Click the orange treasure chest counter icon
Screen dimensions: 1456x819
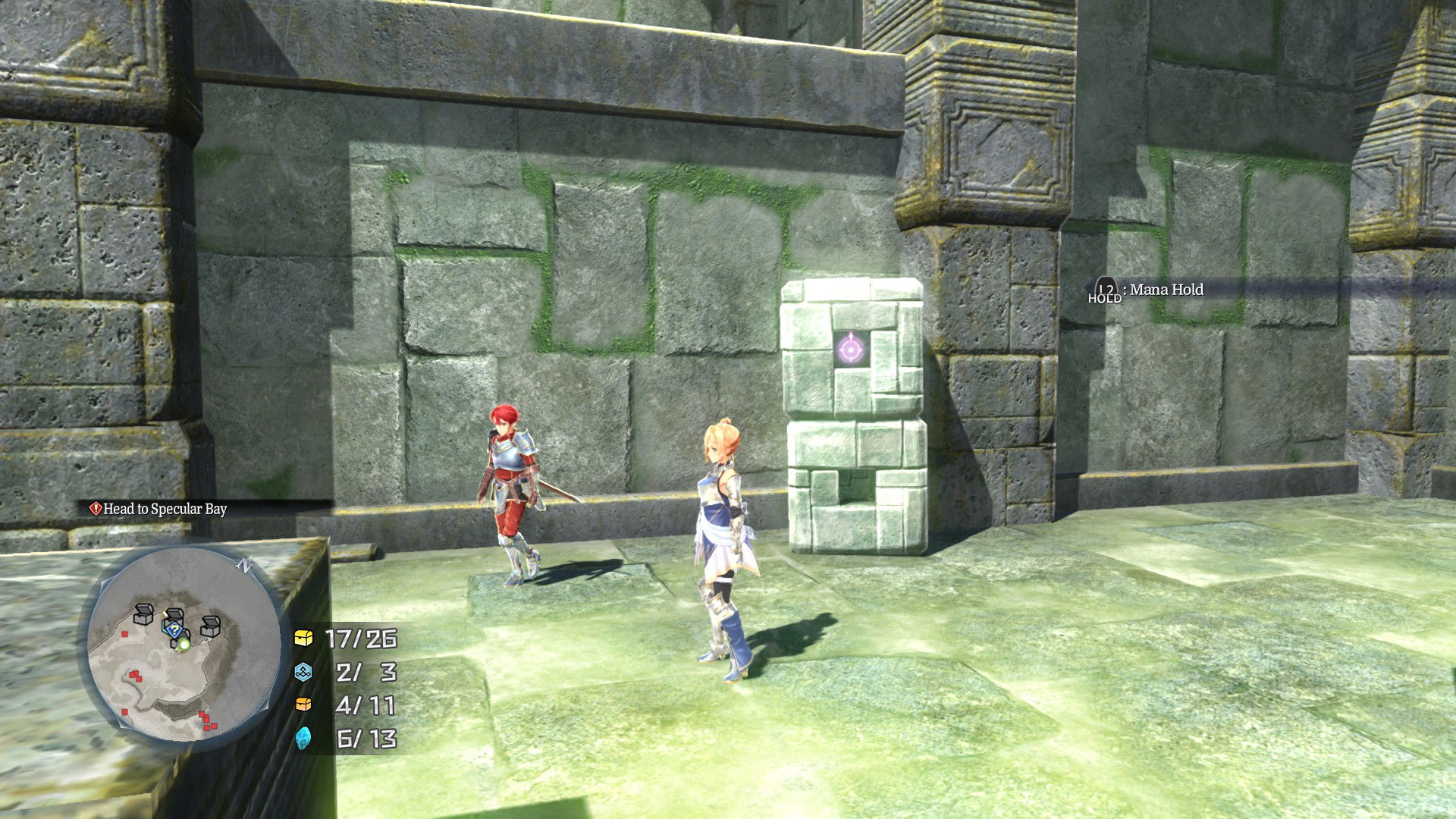click(x=304, y=704)
